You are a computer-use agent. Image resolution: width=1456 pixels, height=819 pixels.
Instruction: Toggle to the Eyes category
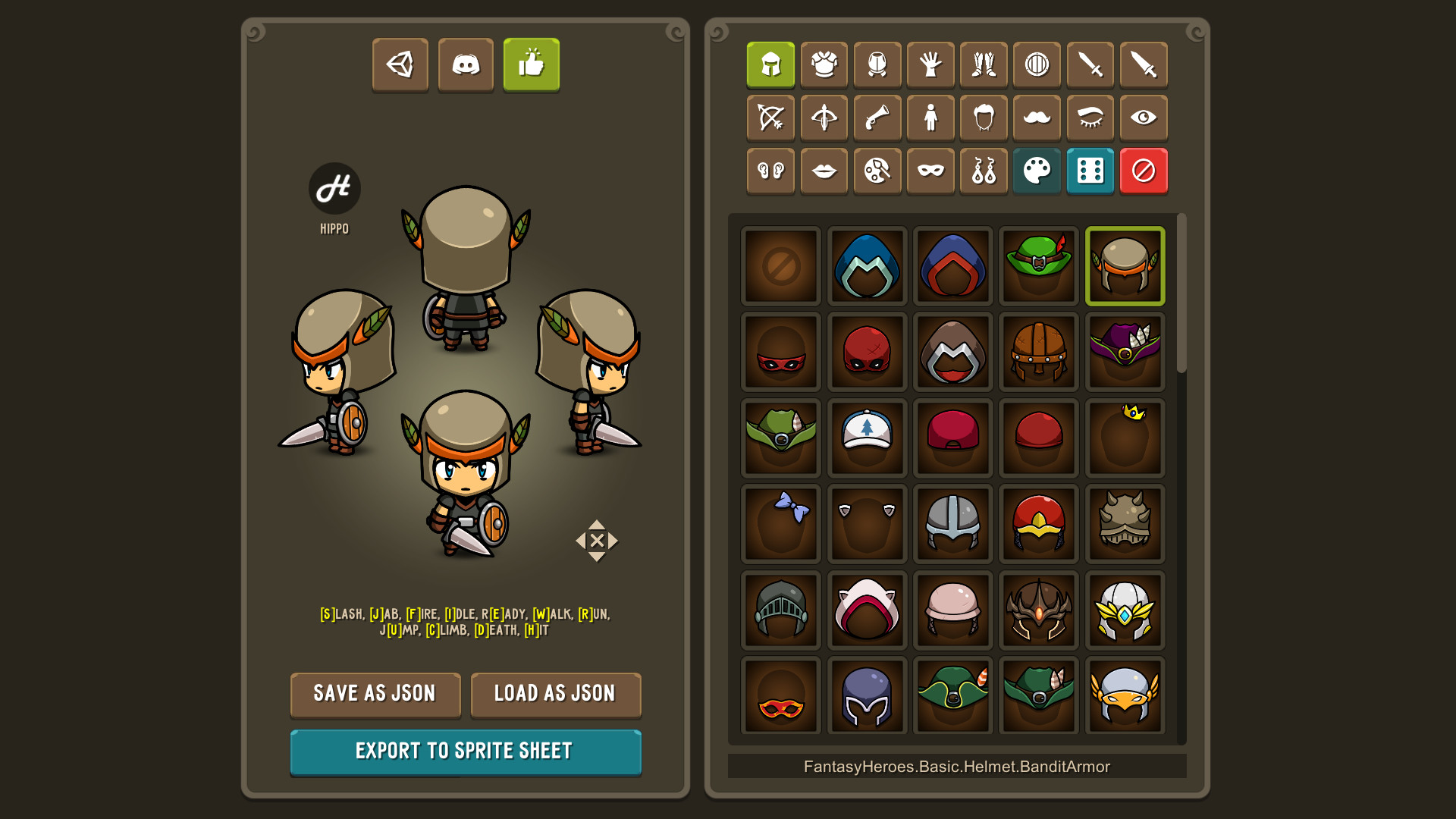(x=1144, y=118)
